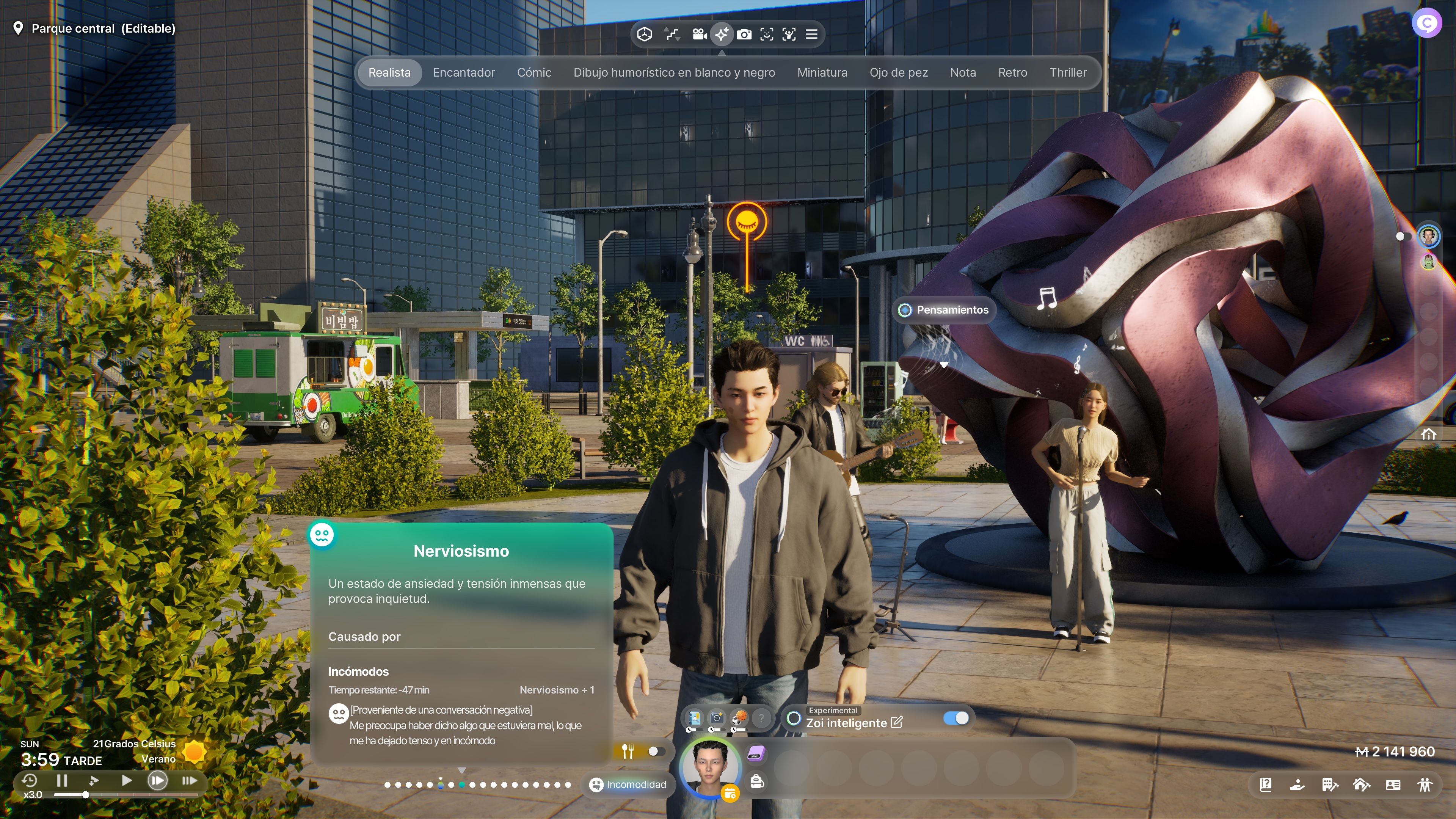The height and width of the screenshot is (819, 1456).
Task: Open the build house mode icon
Action: 1361,784
